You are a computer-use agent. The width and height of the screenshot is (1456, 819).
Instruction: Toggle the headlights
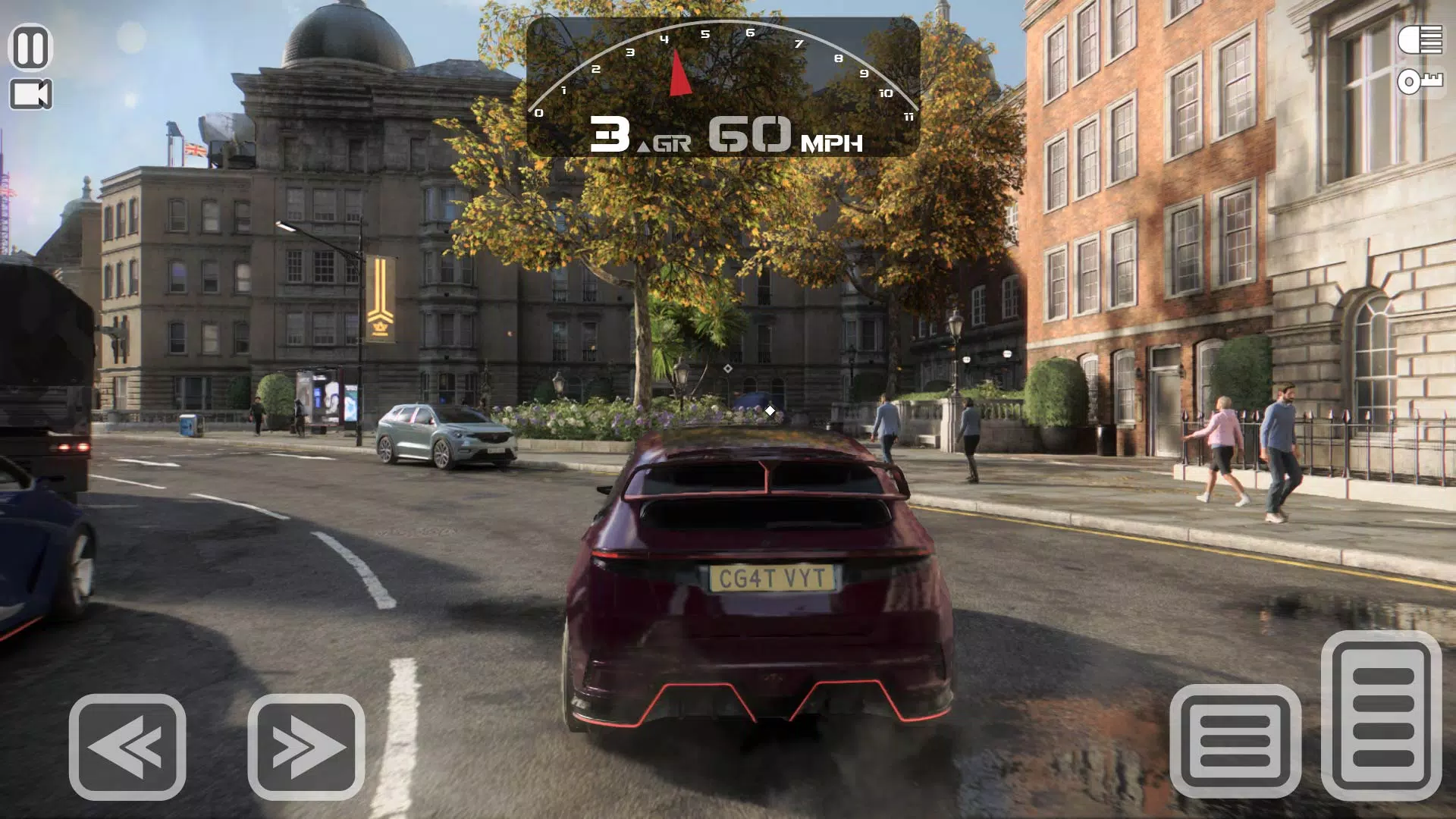(1420, 40)
